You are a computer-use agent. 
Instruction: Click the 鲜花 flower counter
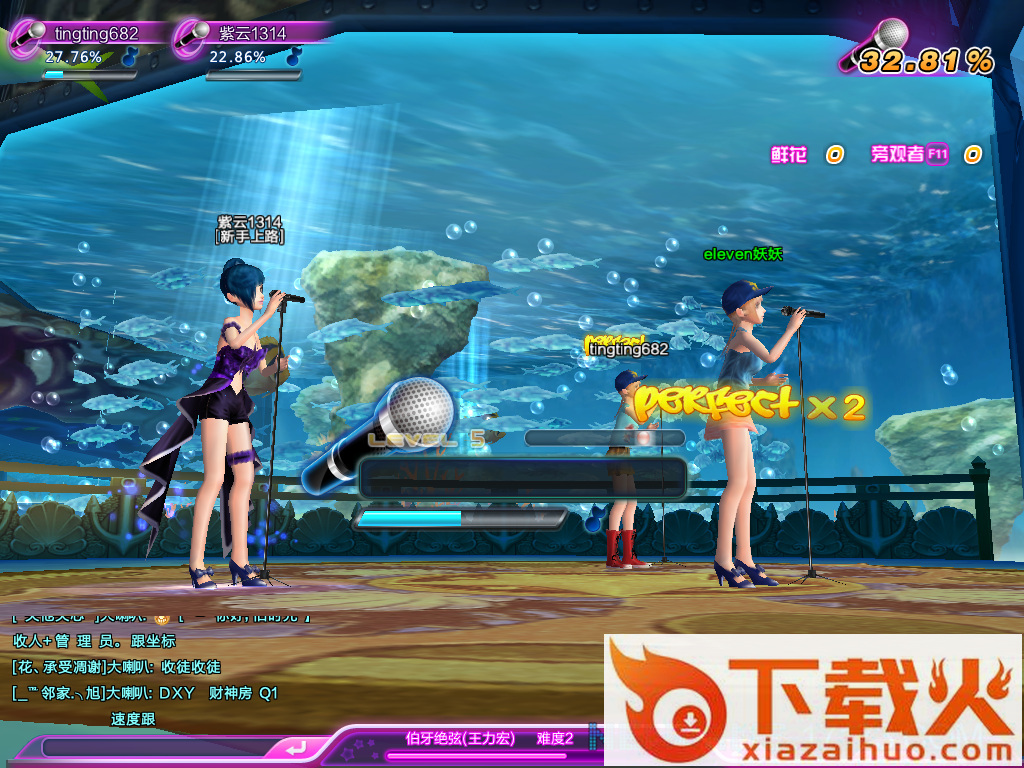click(790, 155)
